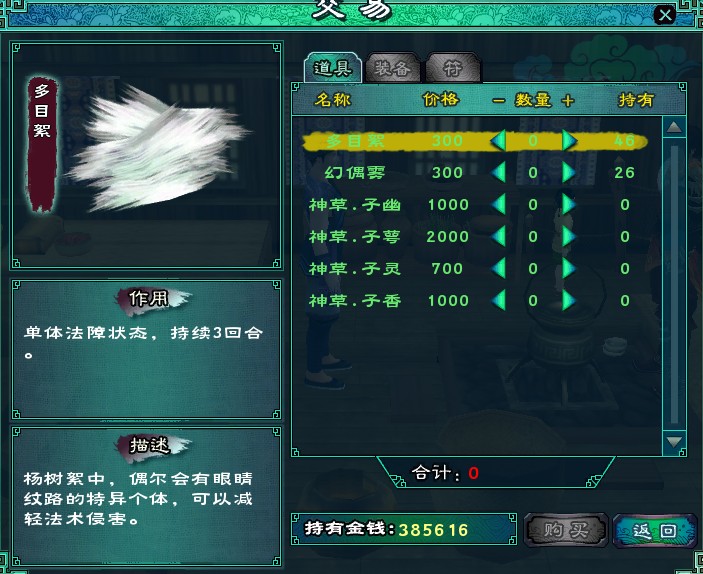This screenshot has width=703, height=574.
Task: Click the item list scroll-up arrow
Action: pos(674,127)
